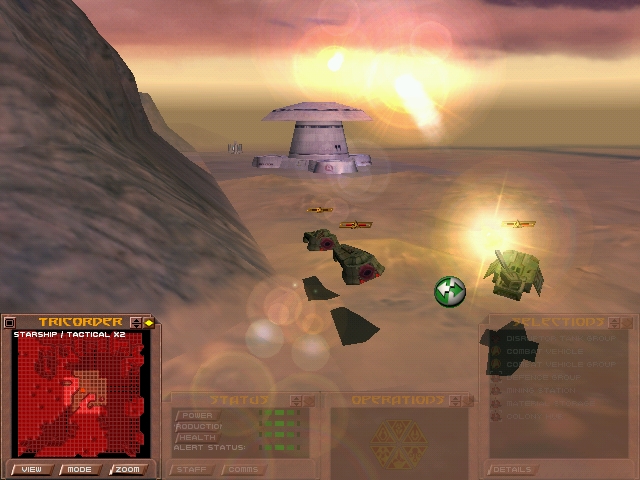Click the yellow diamond button on Tricorder

click(149, 323)
